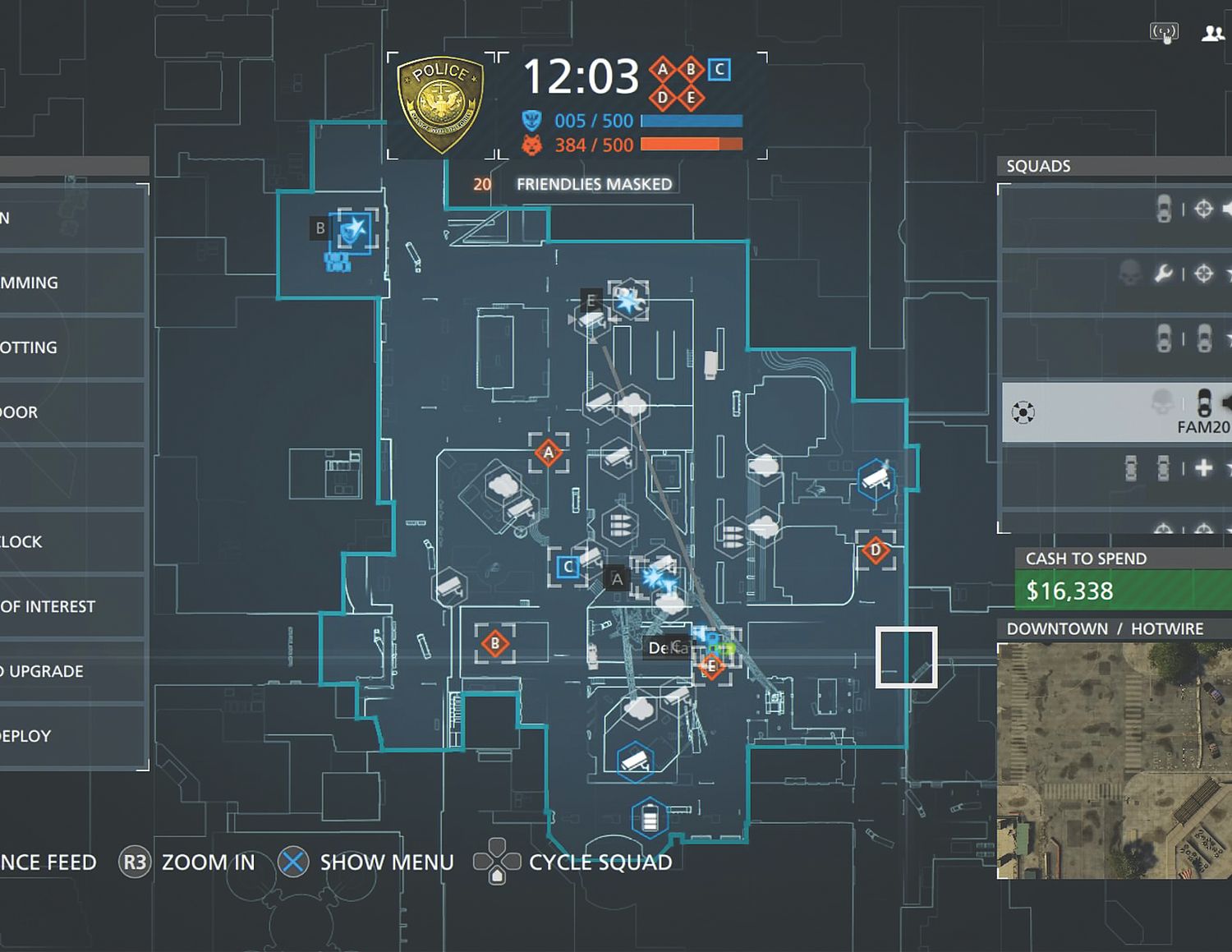Select the Upgrade menu entry
The width and height of the screenshot is (1232, 952).
pos(72,672)
